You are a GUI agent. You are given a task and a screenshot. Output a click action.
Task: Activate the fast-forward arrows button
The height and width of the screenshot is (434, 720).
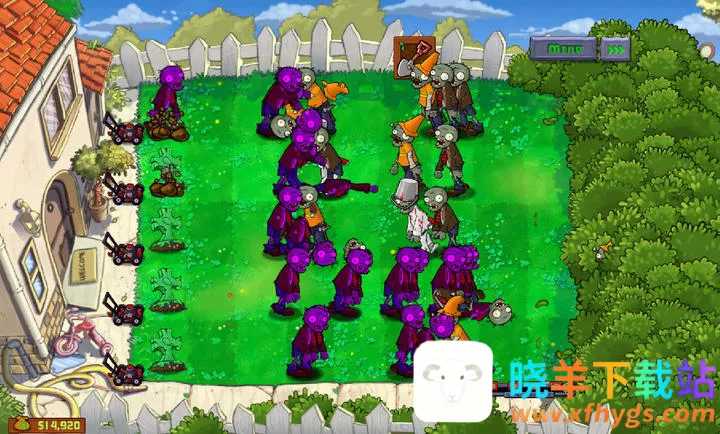coord(617,47)
